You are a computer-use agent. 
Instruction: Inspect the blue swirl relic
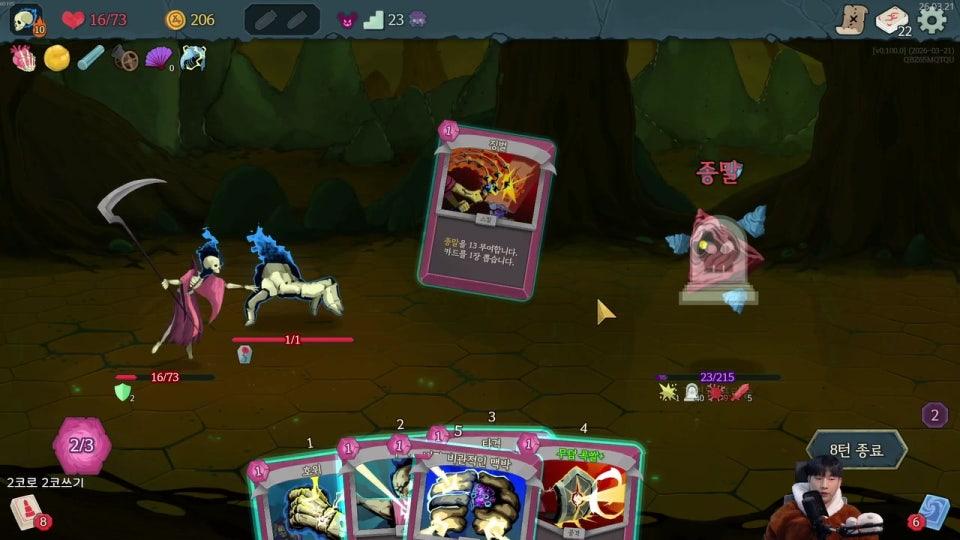tap(193, 58)
